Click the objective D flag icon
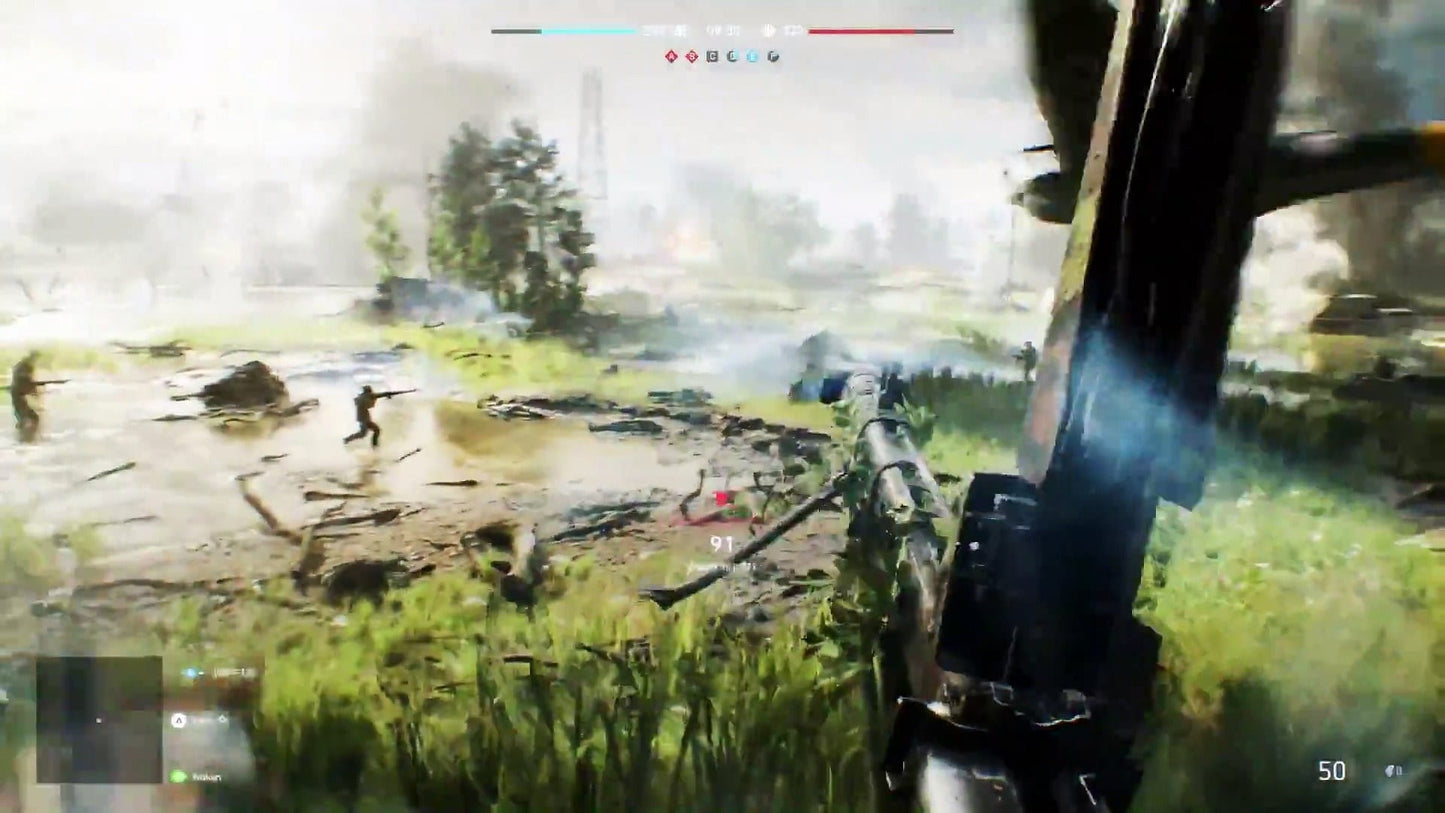1445x813 pixels. pyautogui.click(x=733, y=56)
